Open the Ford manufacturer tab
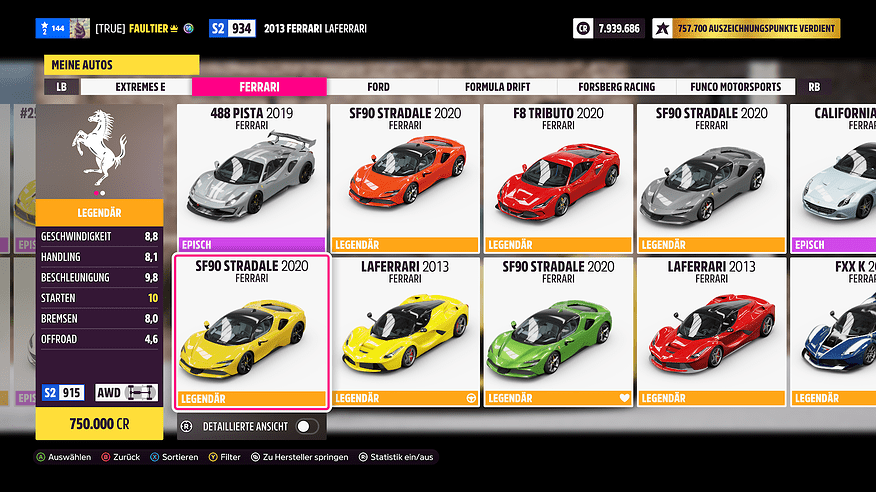876x492 pixels. click(378, 87)
